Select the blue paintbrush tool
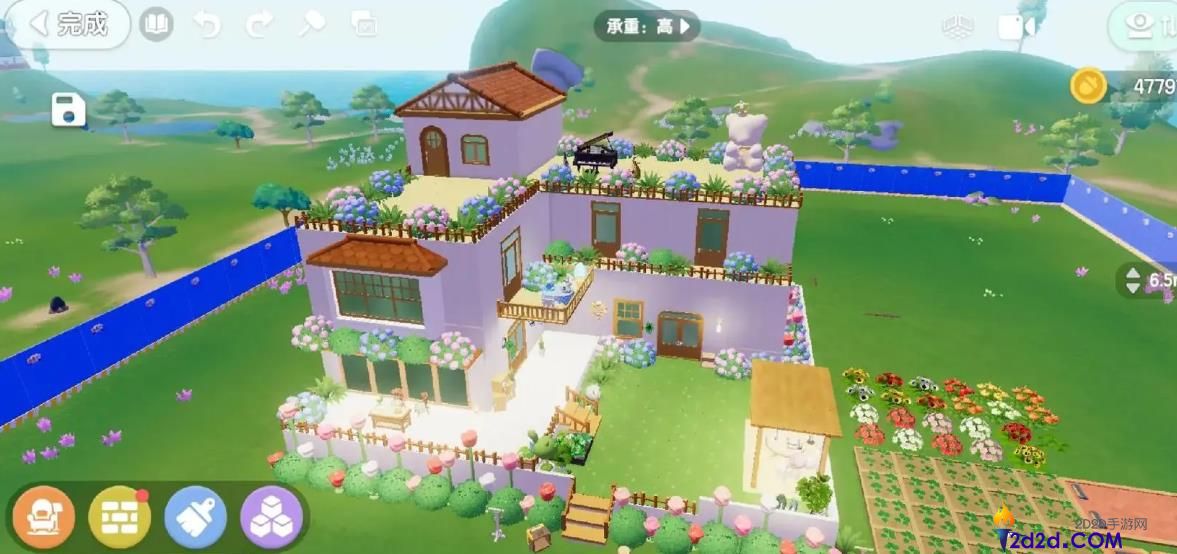Image resolution: width=1177 pixels, height=554 pixels. [x=196, y=516]
